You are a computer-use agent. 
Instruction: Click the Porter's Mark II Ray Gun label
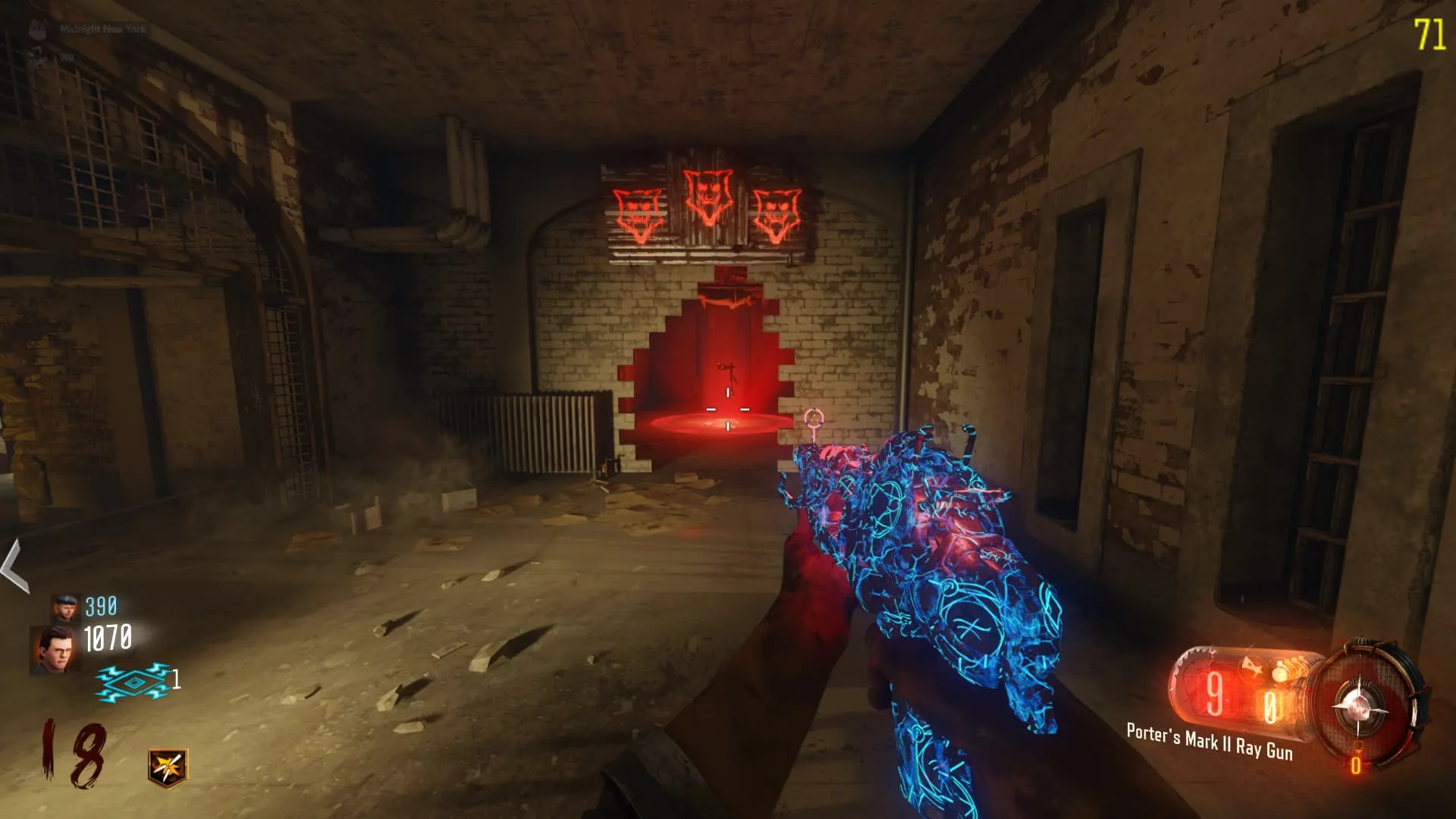pyautogui.click(x=1210, y=741)
